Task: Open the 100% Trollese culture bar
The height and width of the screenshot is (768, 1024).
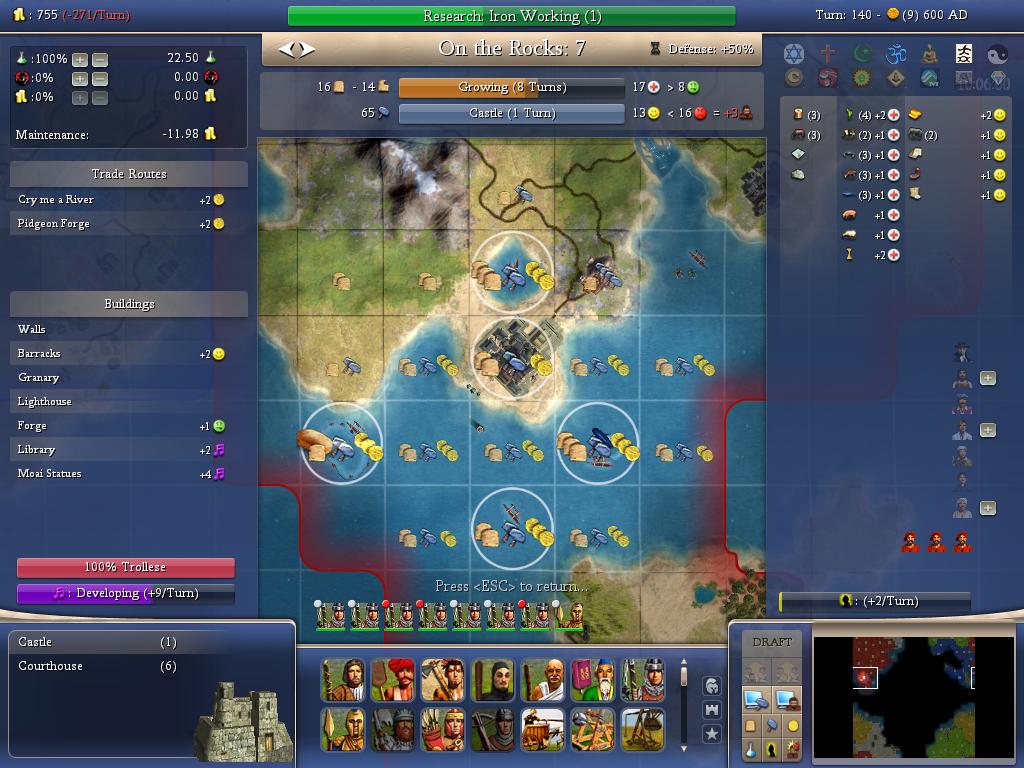Action: click(125, 567)
